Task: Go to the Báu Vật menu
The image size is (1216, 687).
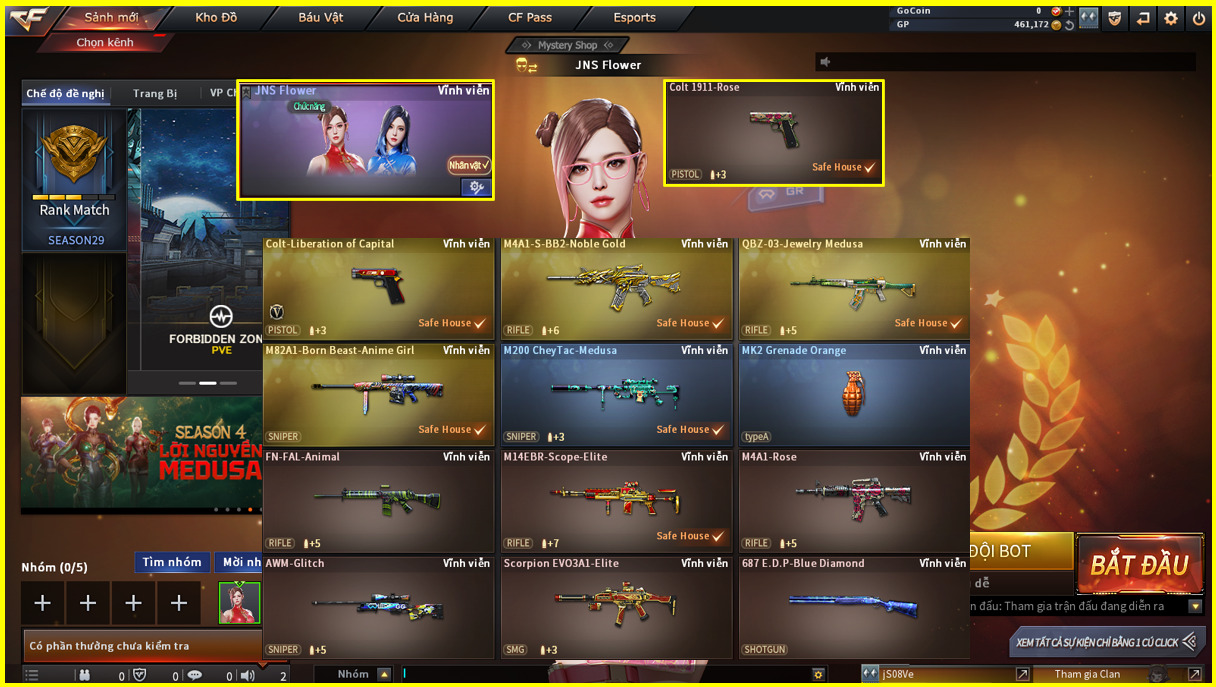Action: pos(322,18)
